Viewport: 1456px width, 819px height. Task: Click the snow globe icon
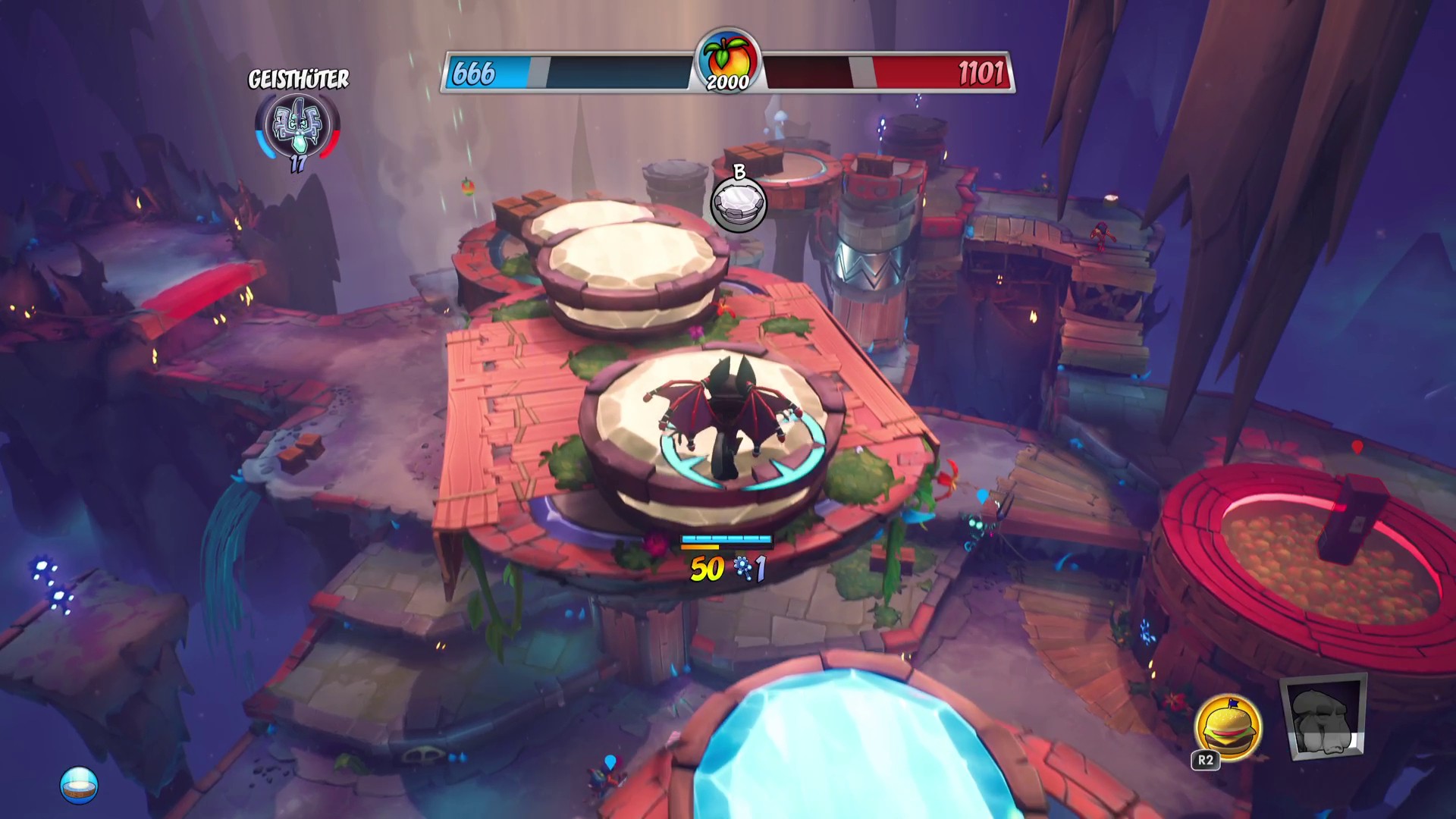[79, 786]
